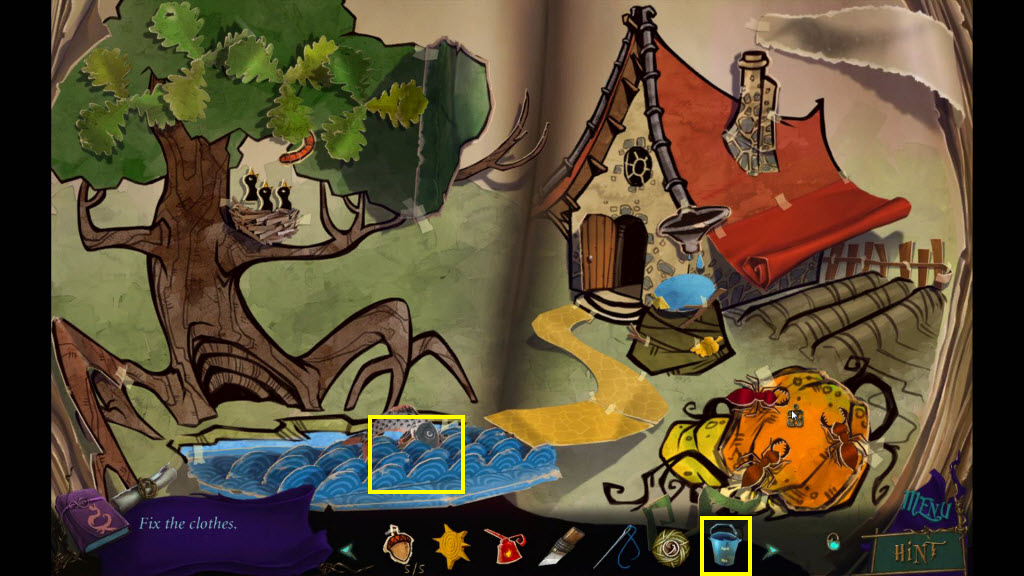Pick the yellow sun-shaped inventory item
Image resolution: width=1024 pixels, height=576 pixels.
451,547
